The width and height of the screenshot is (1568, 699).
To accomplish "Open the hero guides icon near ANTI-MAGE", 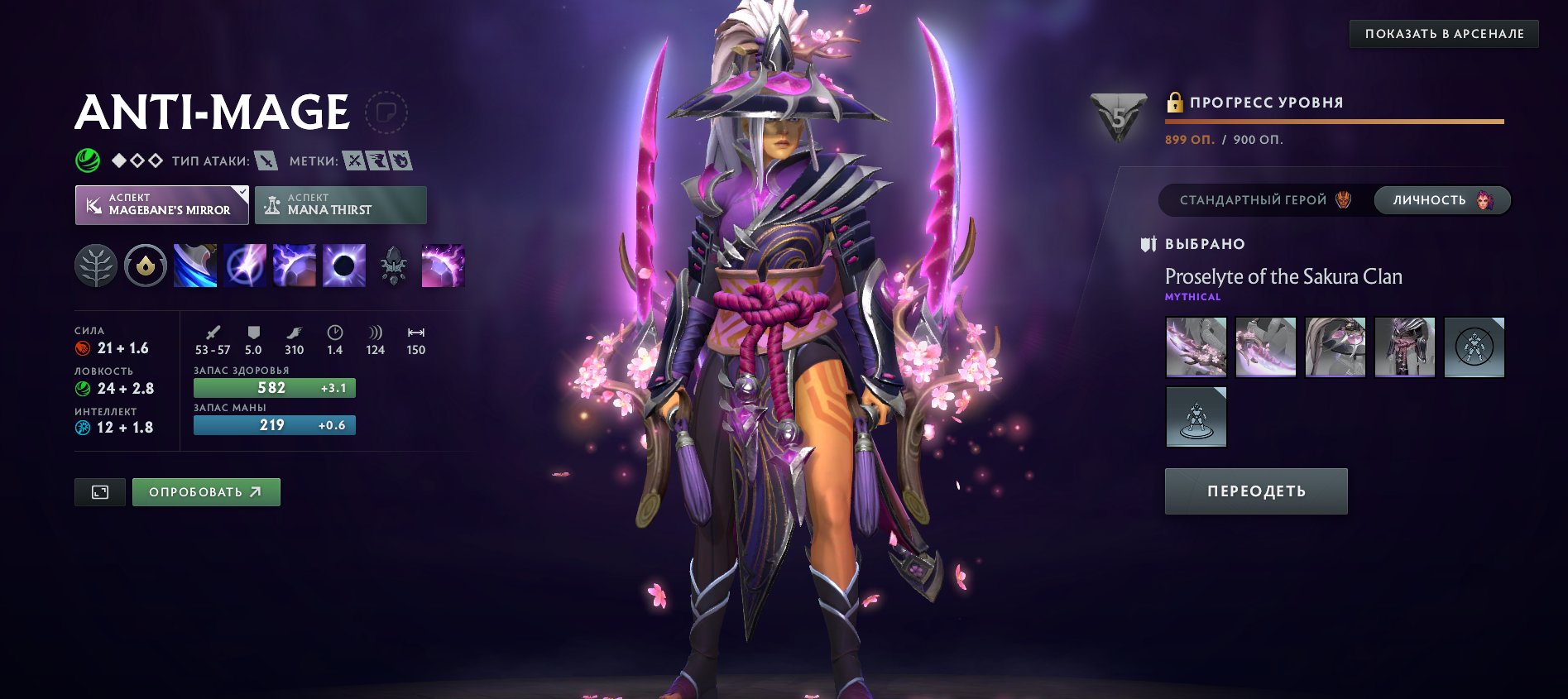I will tap(386, 112).
